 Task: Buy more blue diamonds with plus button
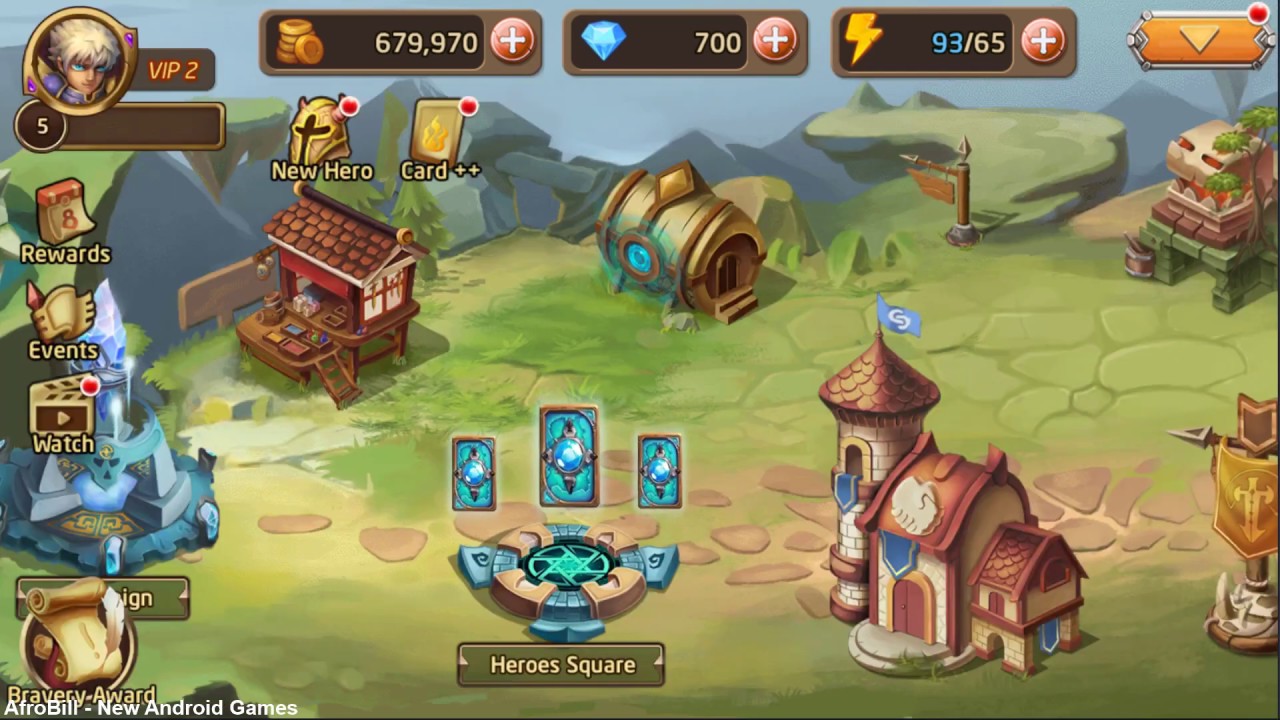[775, 42]
